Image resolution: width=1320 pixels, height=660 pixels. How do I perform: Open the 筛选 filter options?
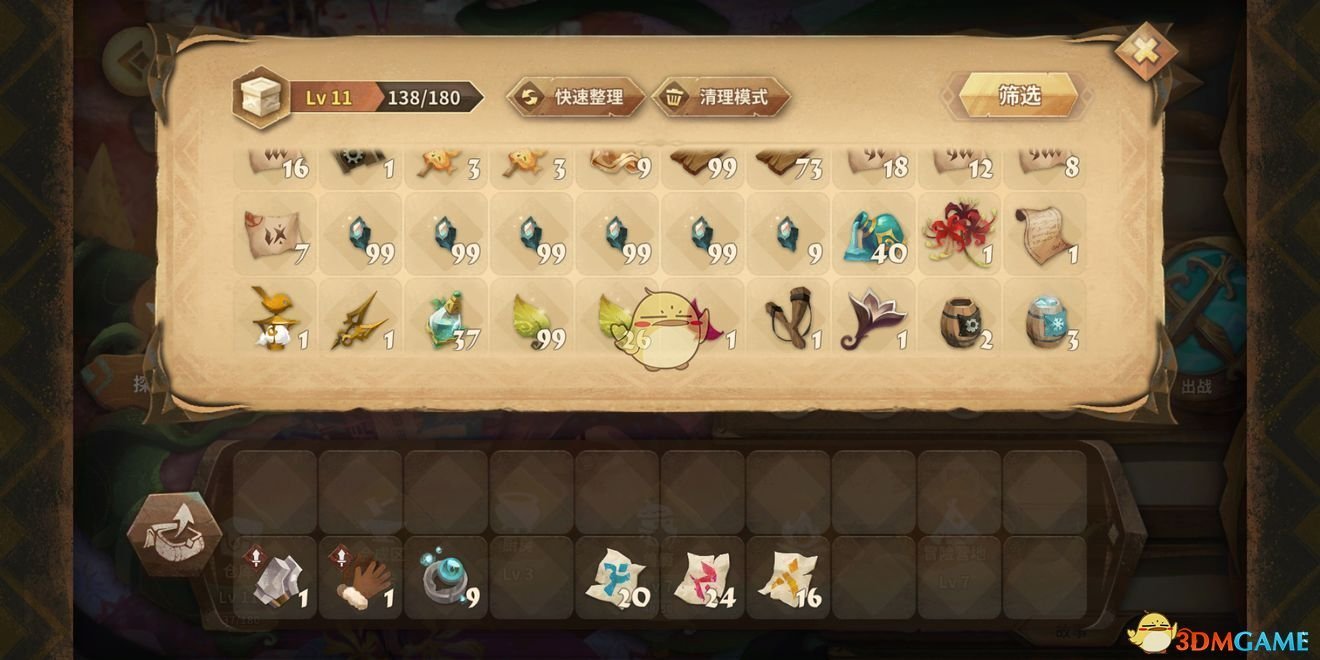coord(1019,95)
